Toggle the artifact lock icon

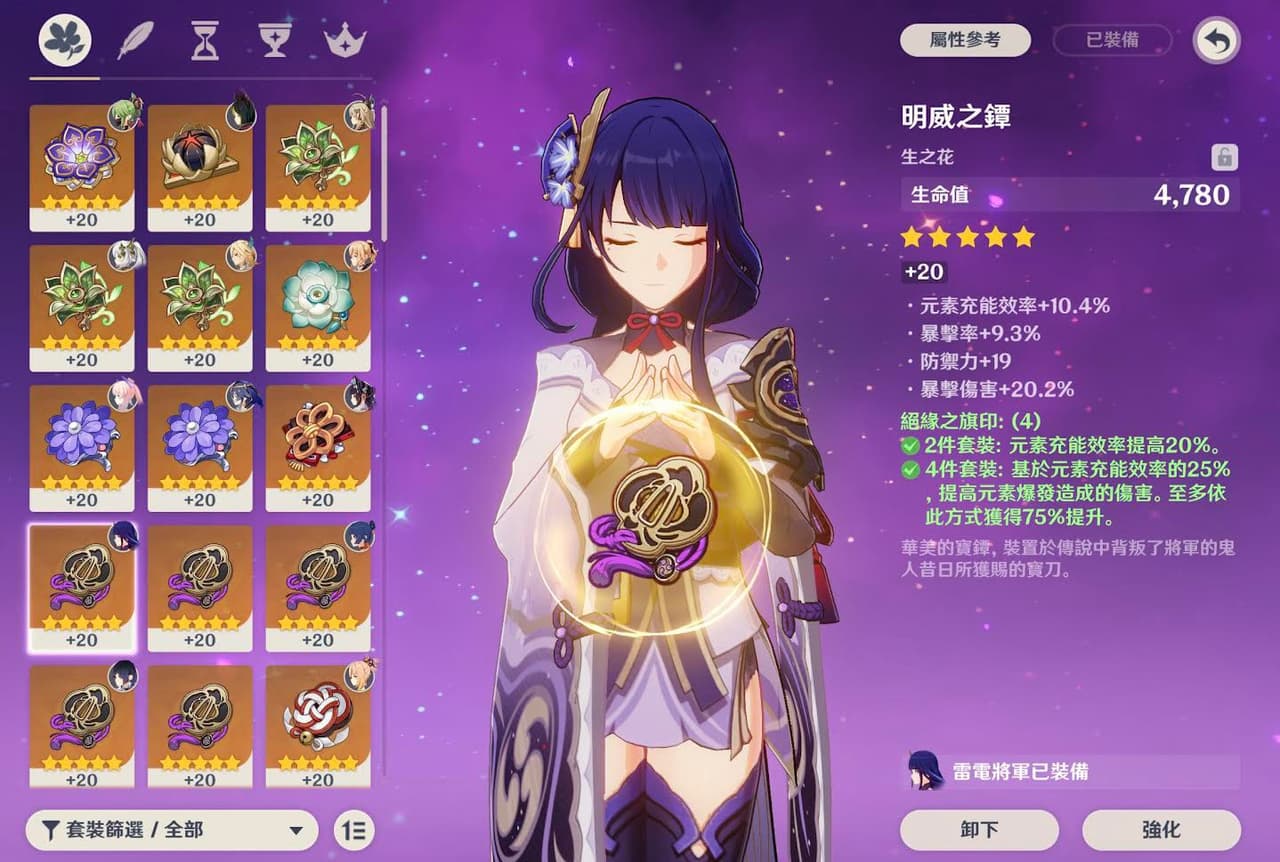click(1224, 157)
